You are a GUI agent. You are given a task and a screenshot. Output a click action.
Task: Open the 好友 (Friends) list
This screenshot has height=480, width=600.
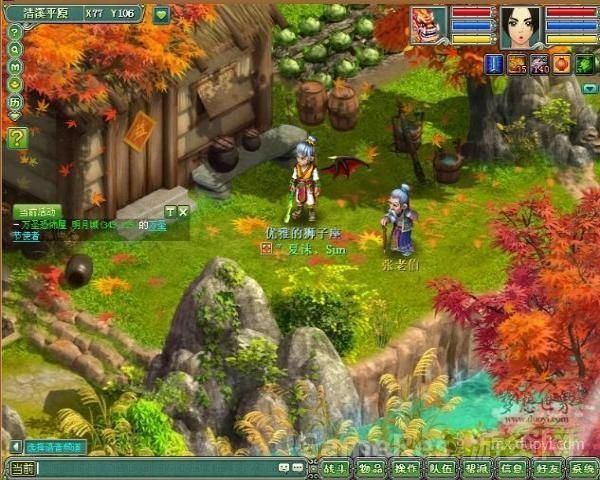coord(547,468)
